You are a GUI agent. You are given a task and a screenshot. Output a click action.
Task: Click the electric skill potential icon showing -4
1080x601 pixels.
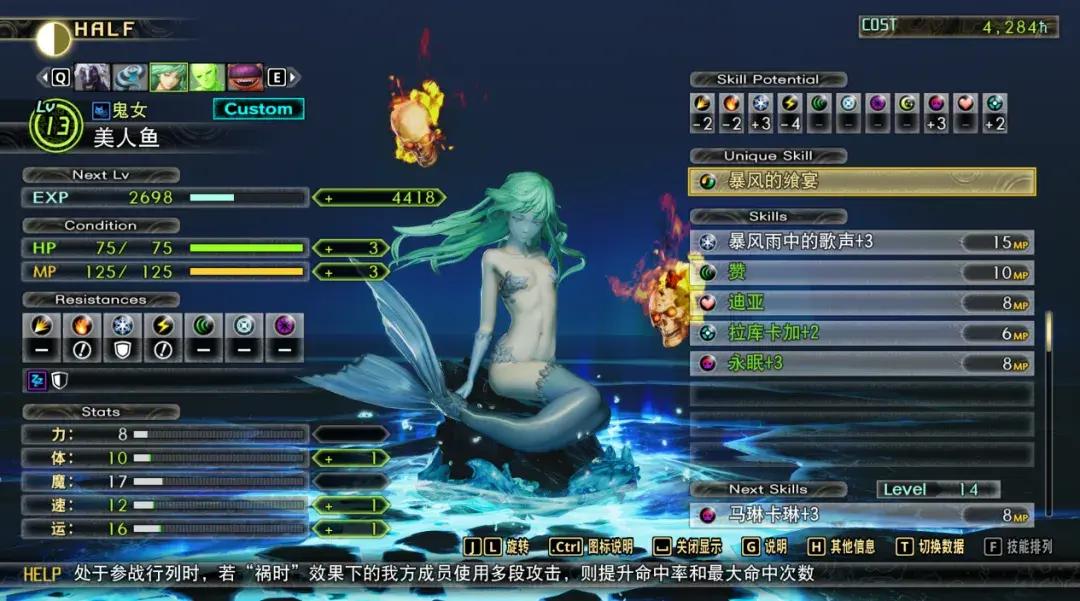pos(790,113)
